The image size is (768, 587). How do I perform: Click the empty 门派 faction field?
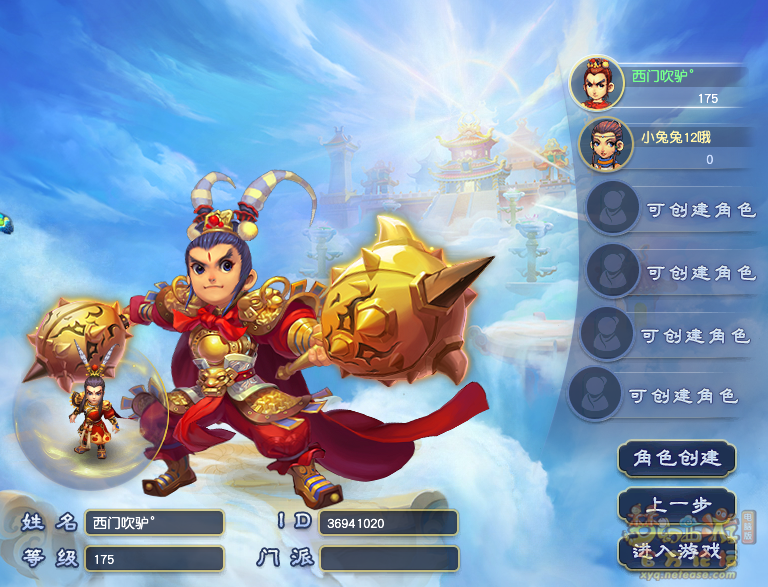pos(389,558)
